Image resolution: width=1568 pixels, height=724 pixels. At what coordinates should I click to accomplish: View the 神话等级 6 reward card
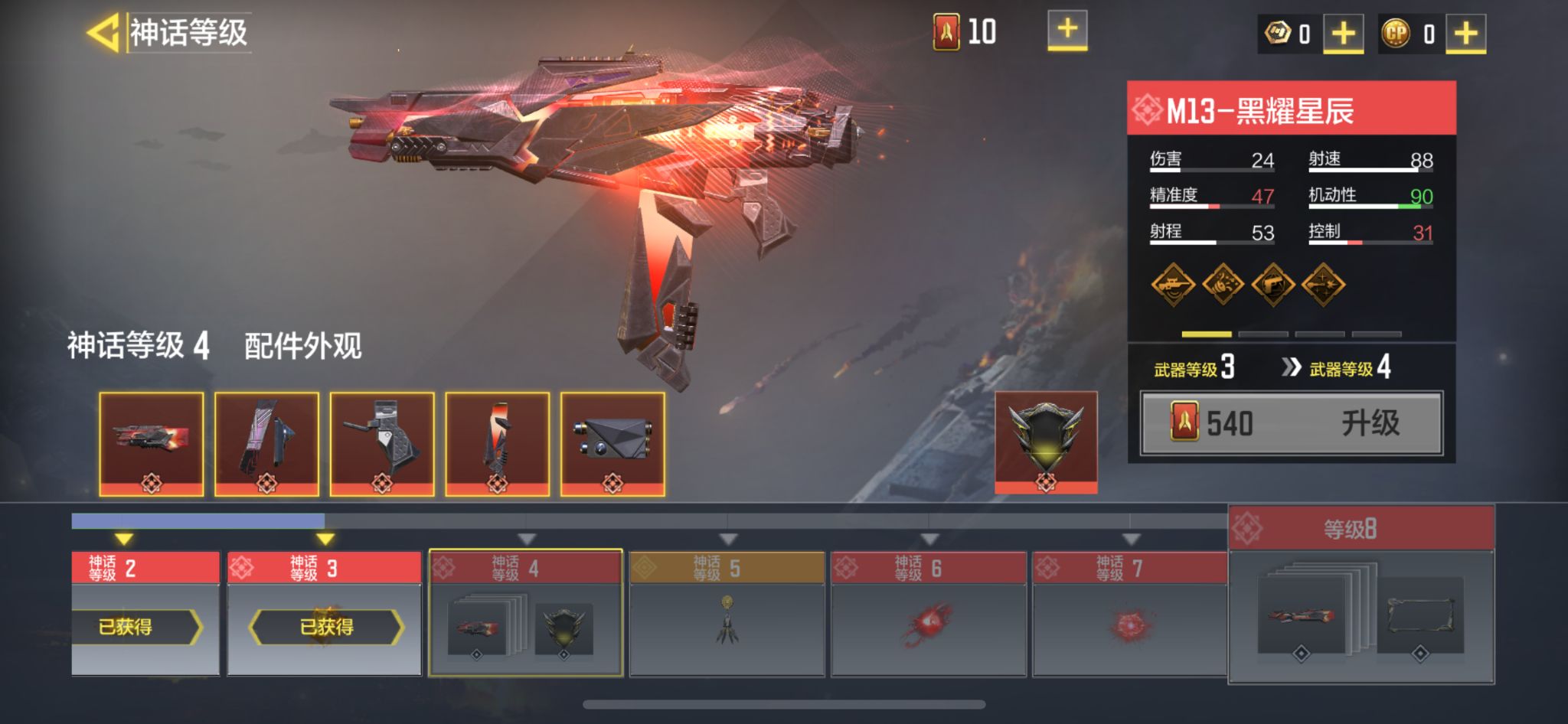[928, 613]
